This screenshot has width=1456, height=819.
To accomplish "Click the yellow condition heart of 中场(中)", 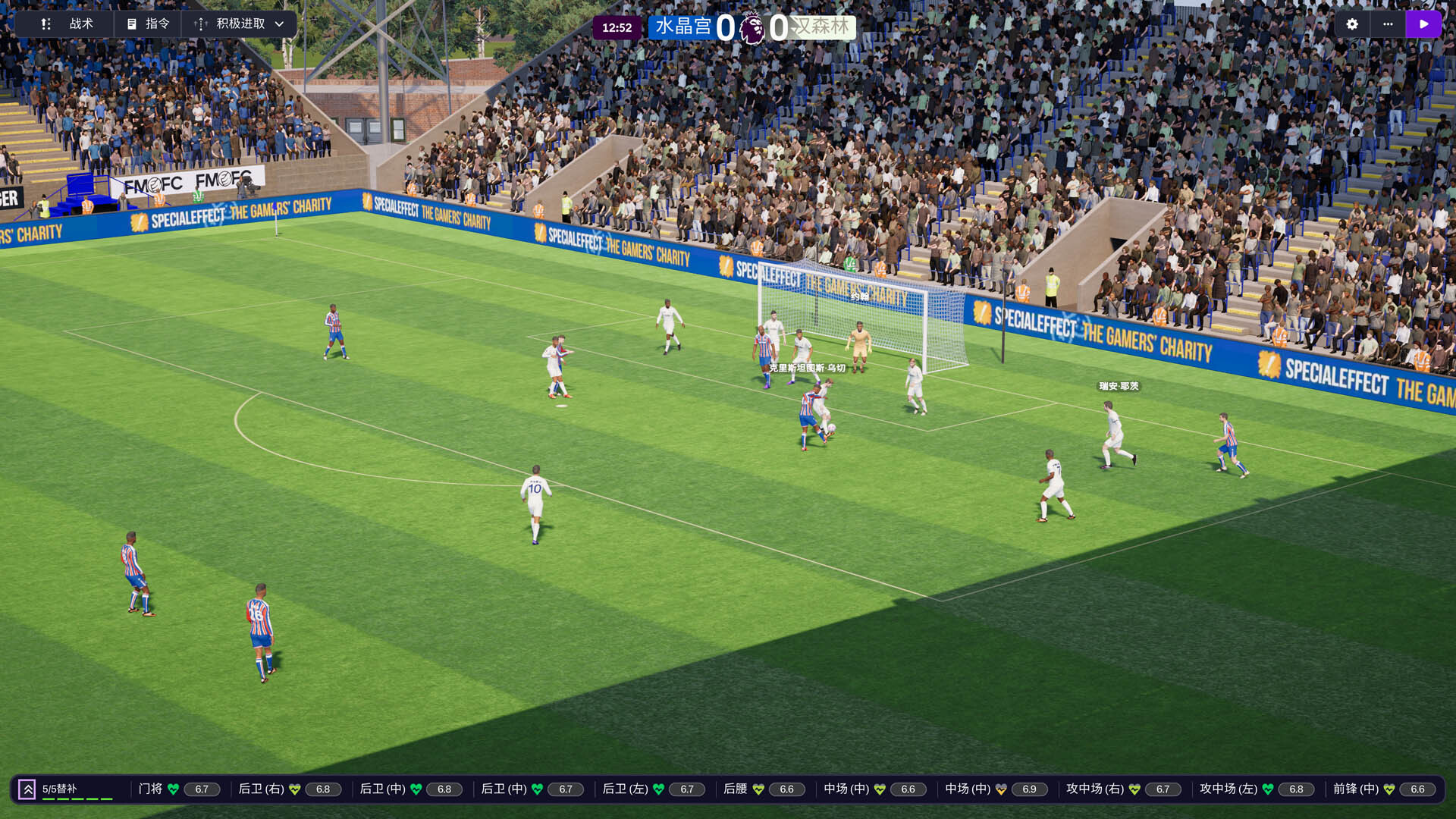I will pos(1000,789).
